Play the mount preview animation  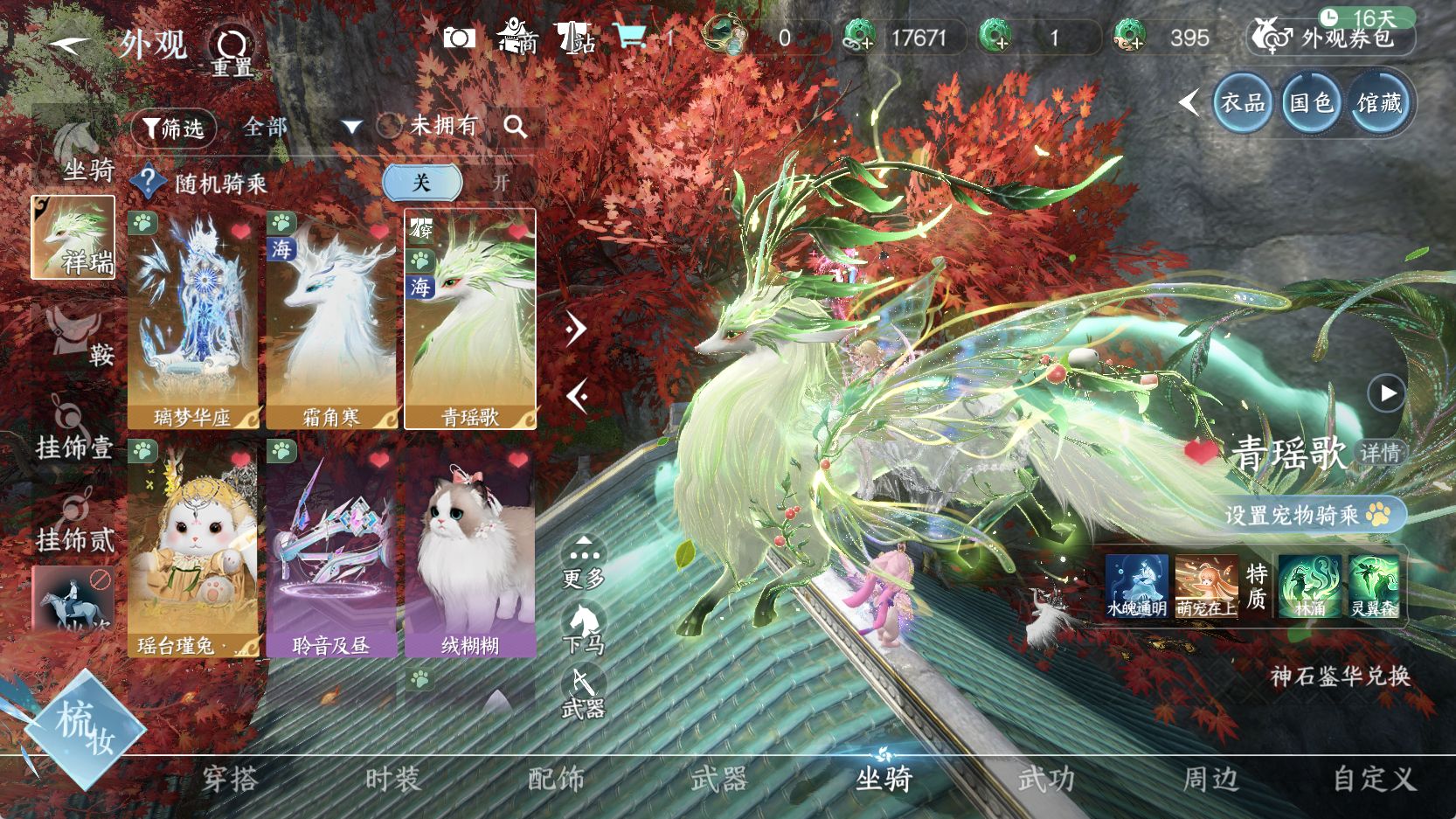click(x=1387, y=393)
